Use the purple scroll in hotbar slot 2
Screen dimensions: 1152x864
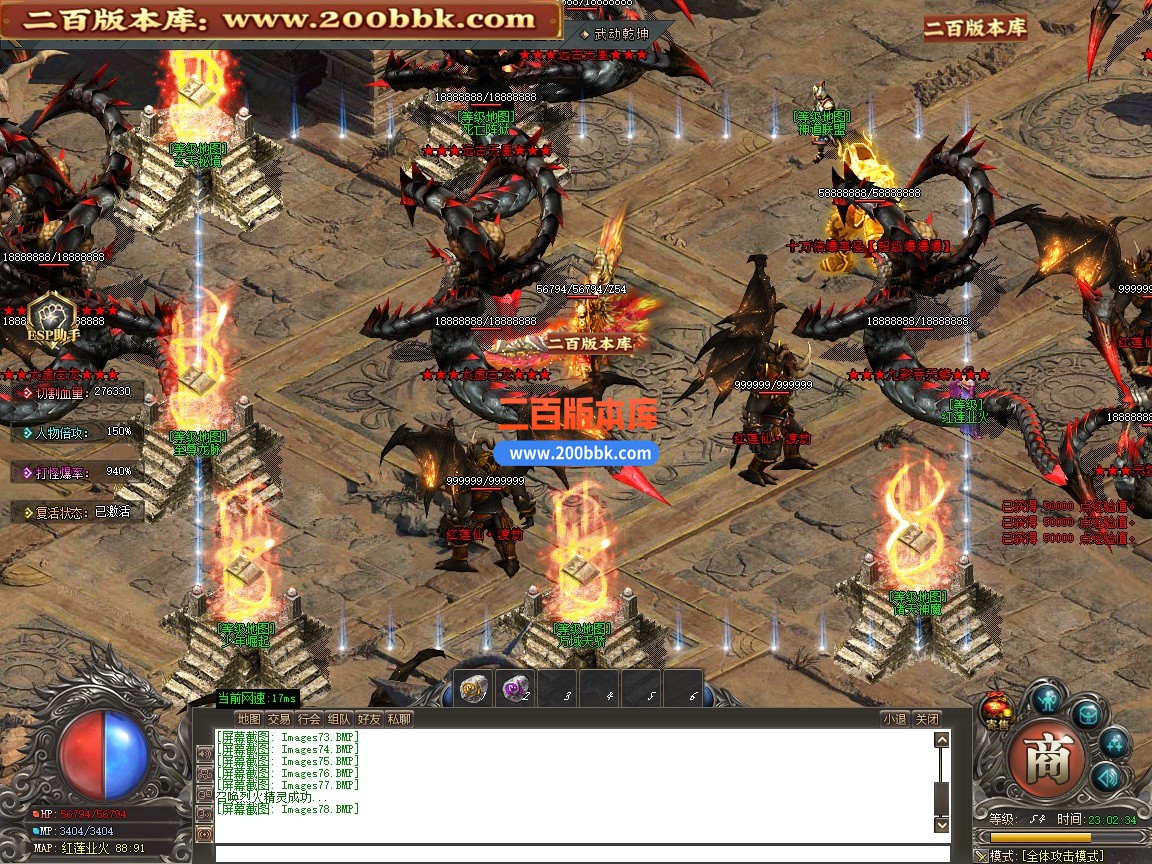tap(516, 689)
